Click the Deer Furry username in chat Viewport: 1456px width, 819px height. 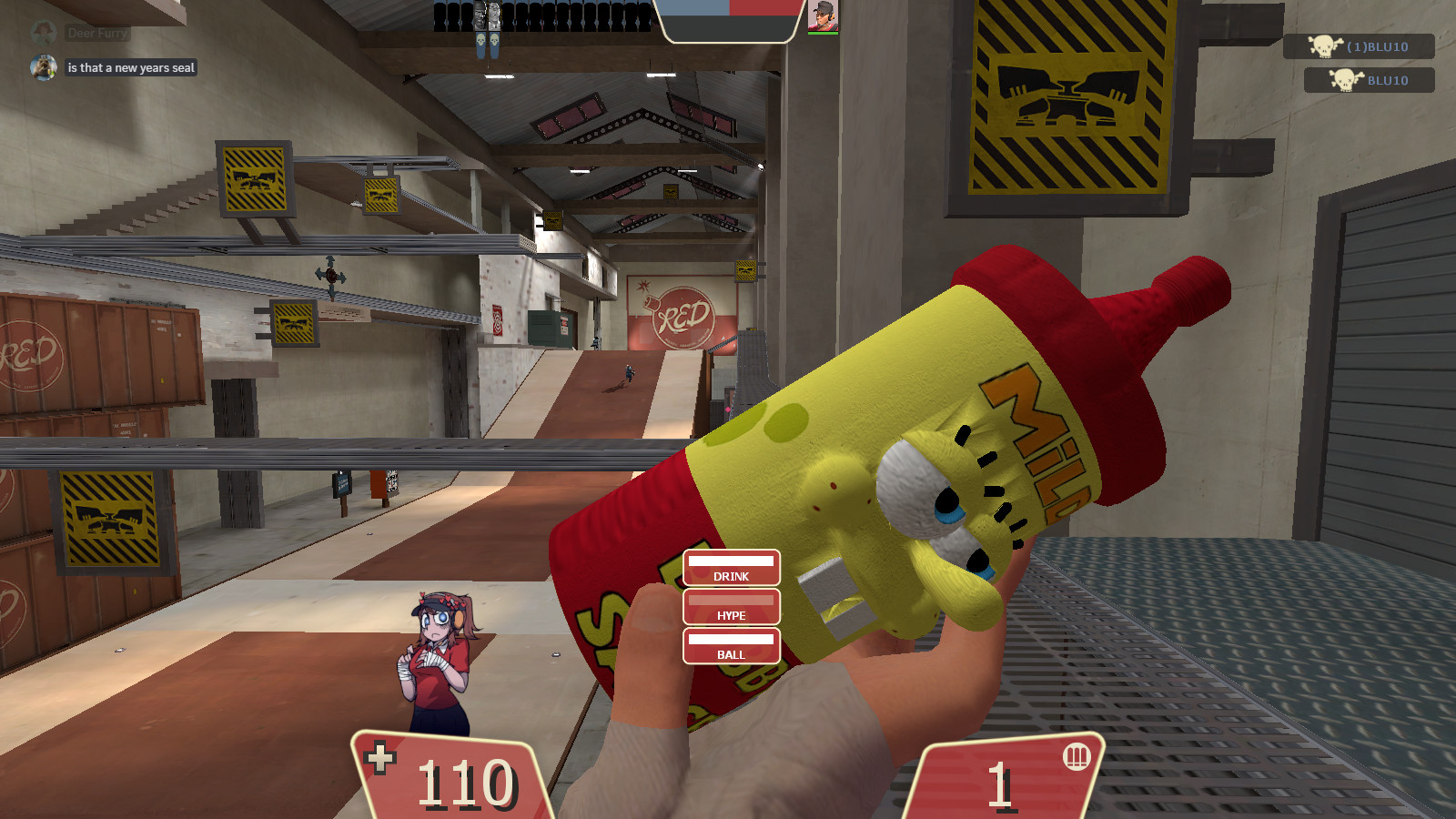(x=96, y=31)
